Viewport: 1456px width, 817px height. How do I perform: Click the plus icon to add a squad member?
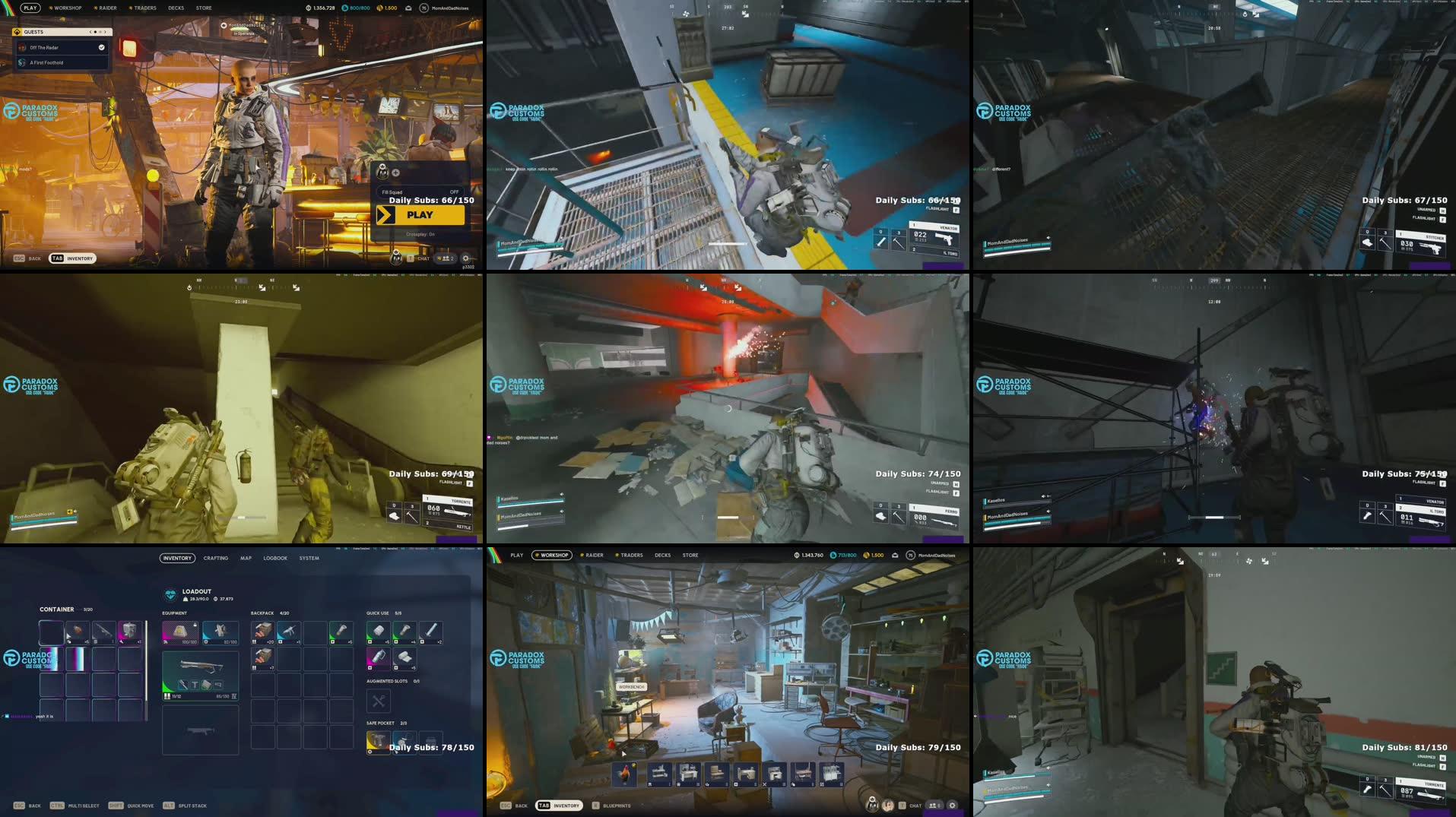396,173
